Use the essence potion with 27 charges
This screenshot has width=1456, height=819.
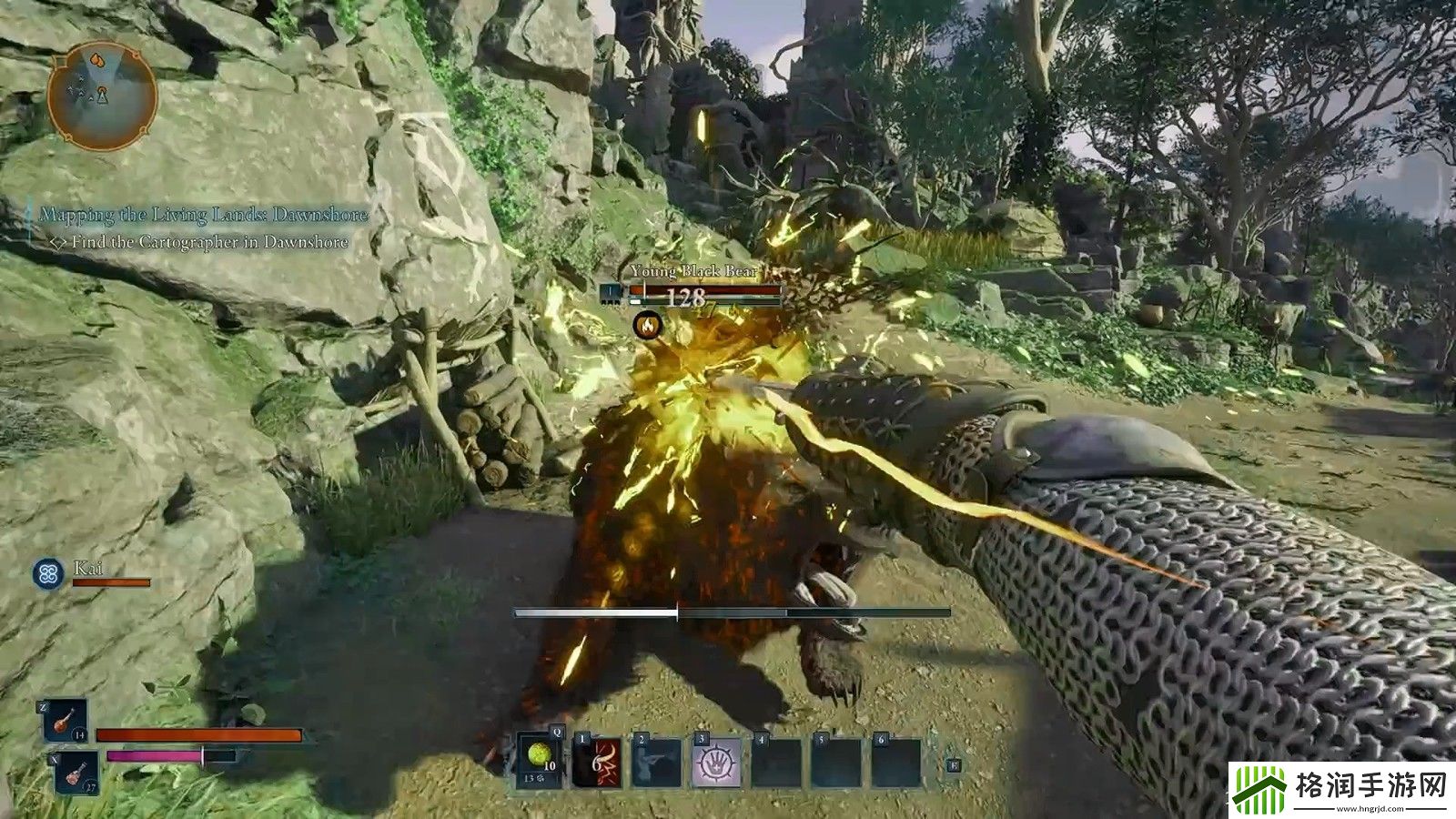tap(76, 774)
